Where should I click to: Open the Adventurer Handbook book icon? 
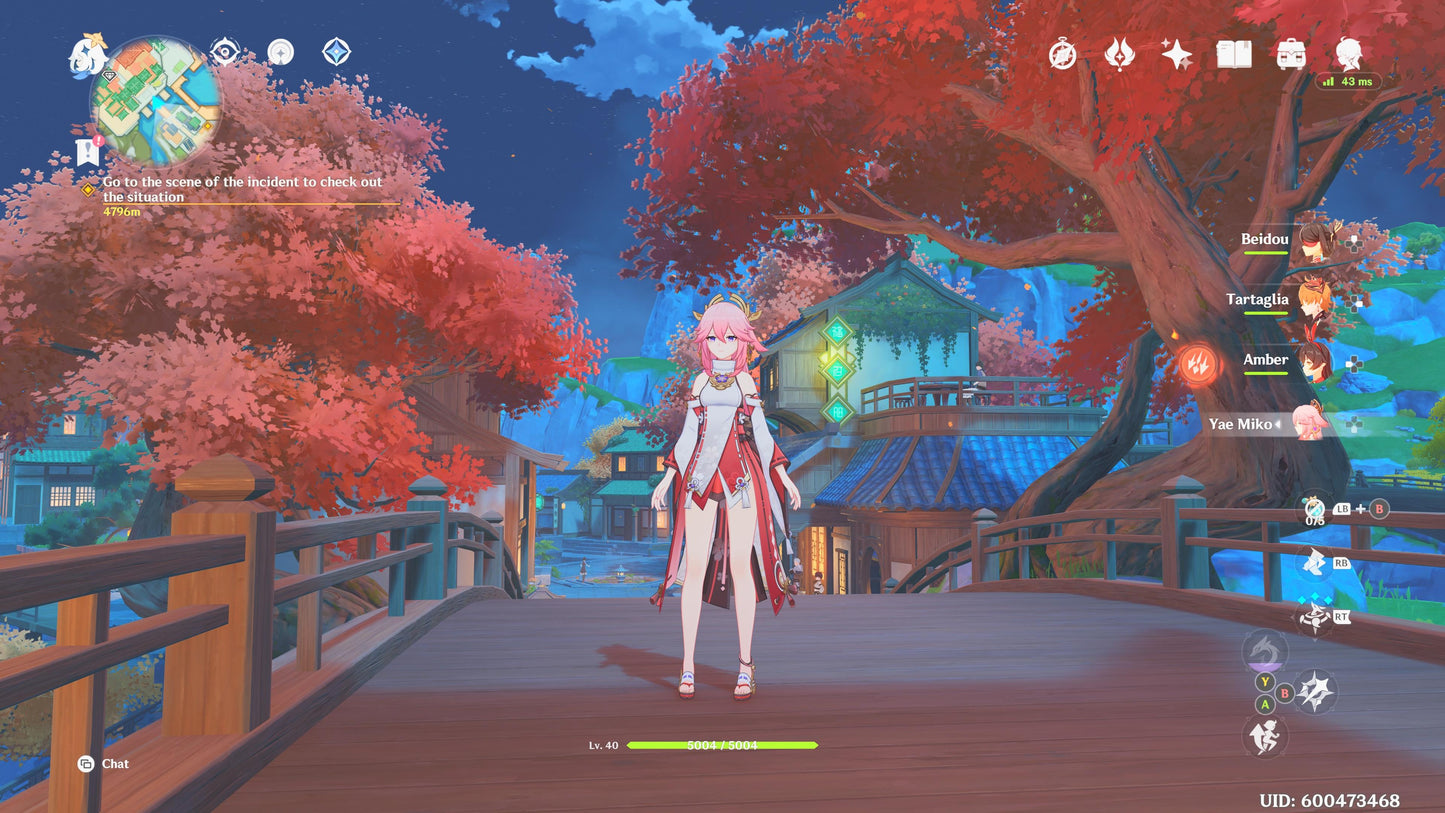[x=1233, y=54]
